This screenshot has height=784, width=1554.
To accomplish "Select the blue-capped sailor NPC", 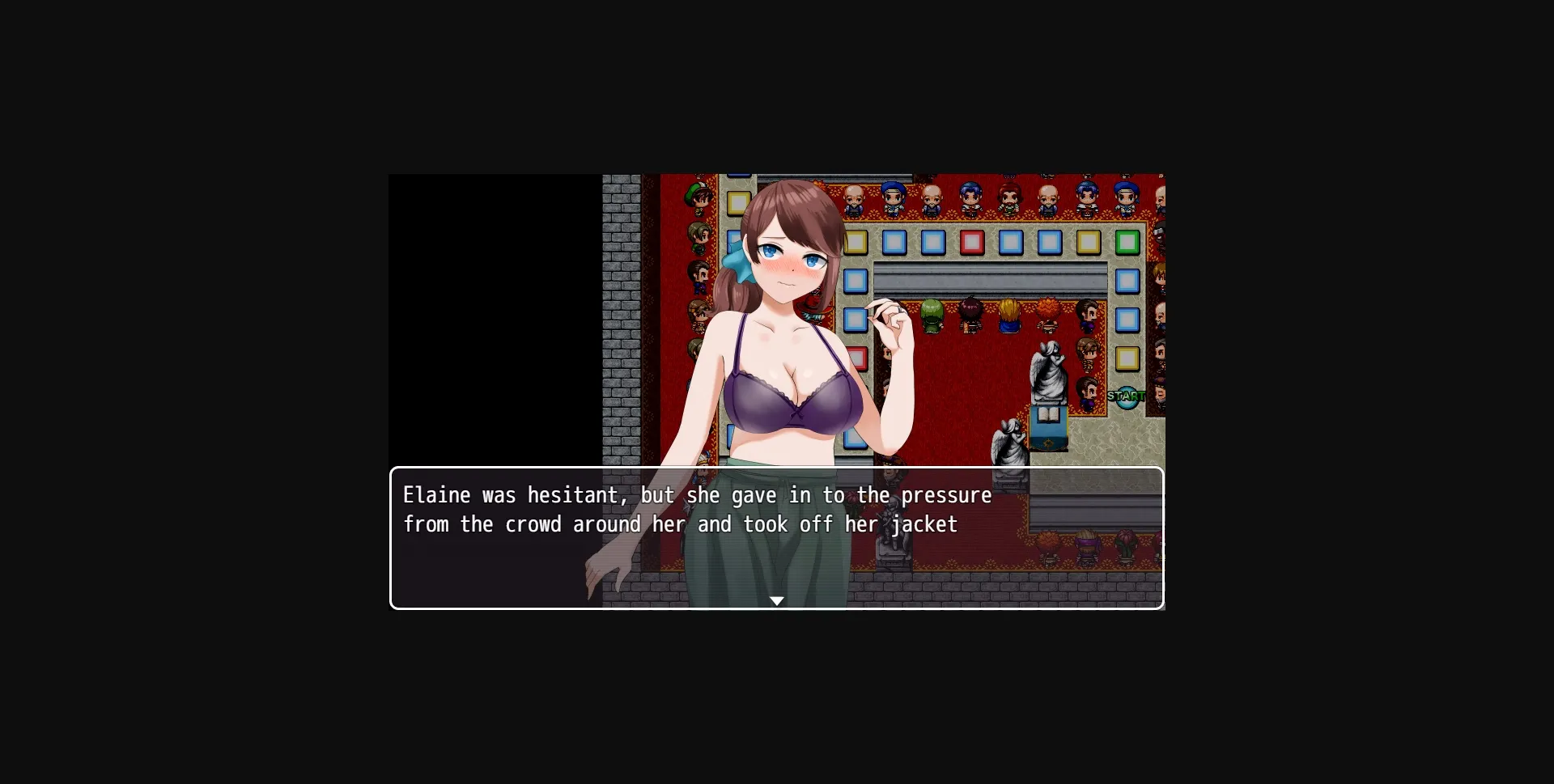I will coord(892,197).
